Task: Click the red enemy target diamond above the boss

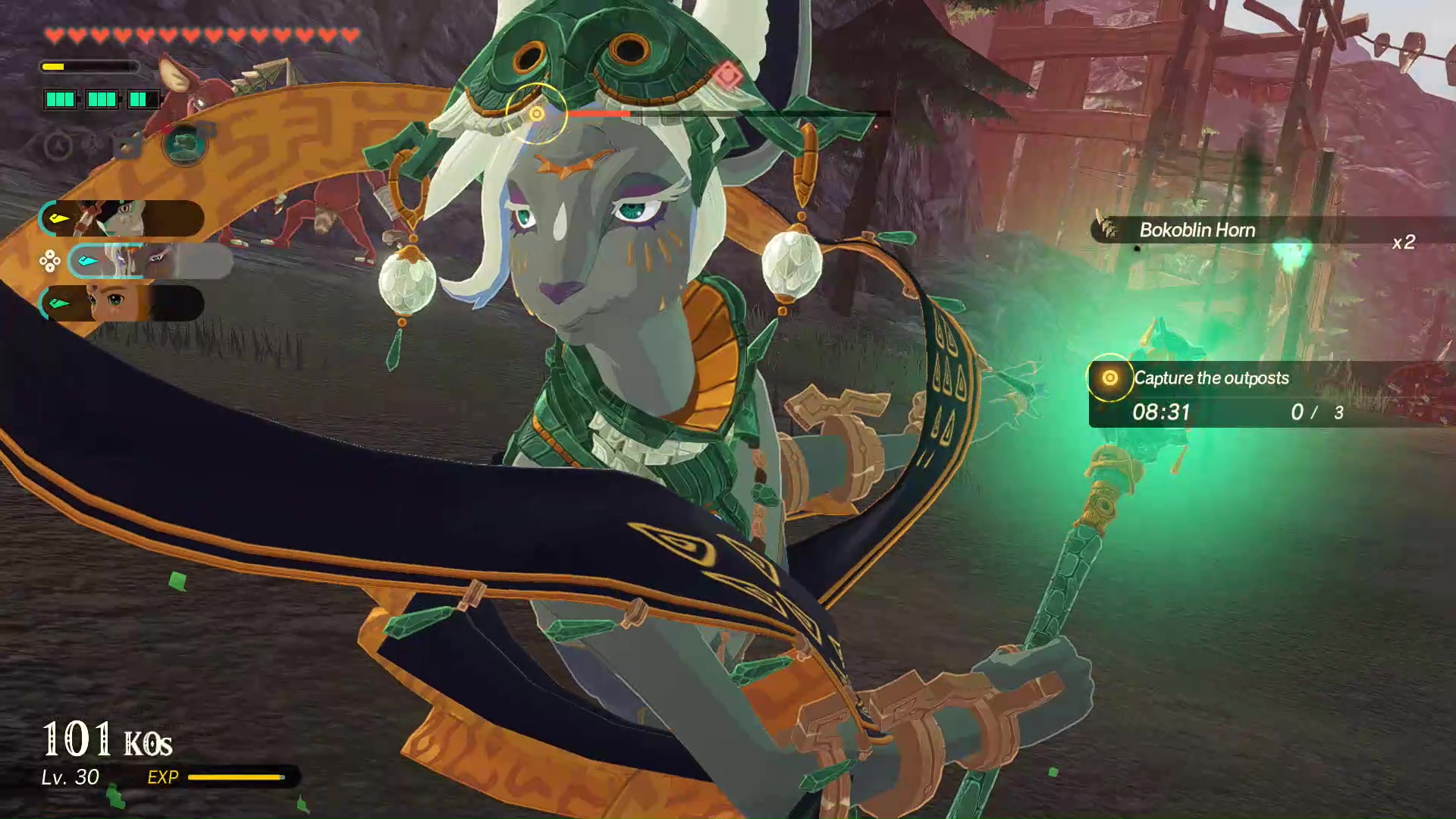Action: [728, 74]
